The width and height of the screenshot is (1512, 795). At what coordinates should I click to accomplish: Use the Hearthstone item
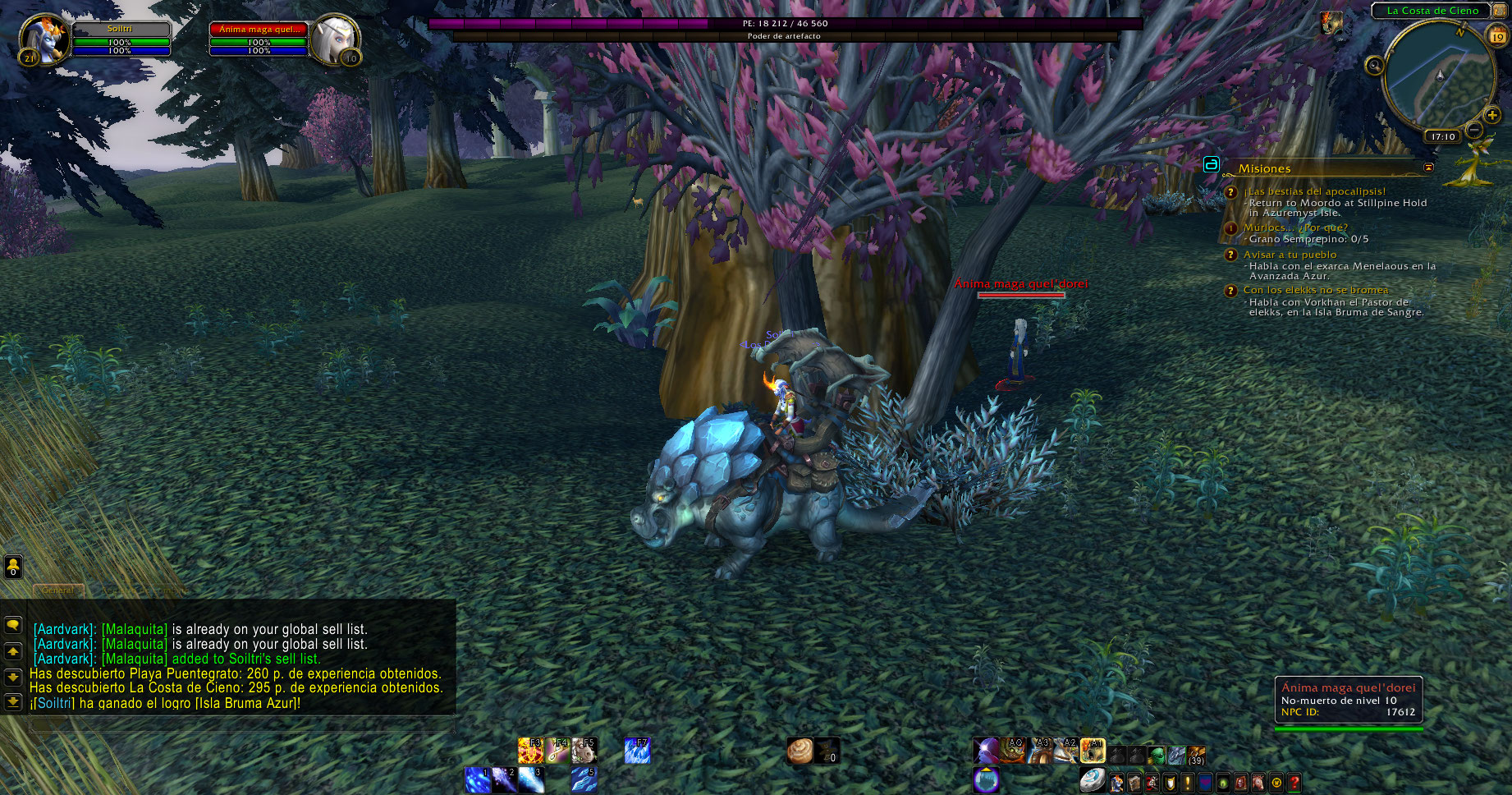tap(1091, 780)
